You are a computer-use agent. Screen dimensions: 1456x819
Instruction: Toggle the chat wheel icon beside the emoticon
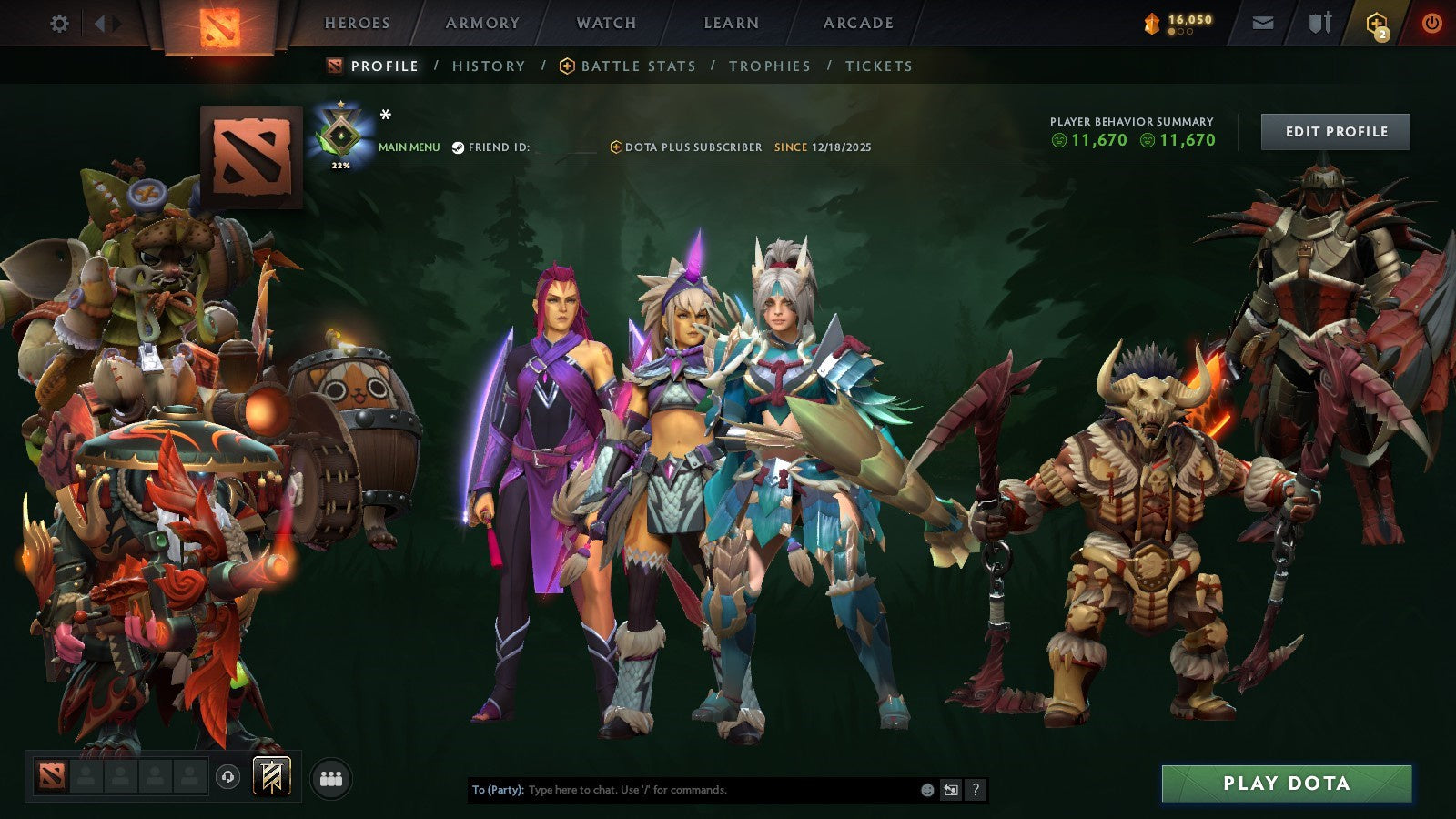949,791
